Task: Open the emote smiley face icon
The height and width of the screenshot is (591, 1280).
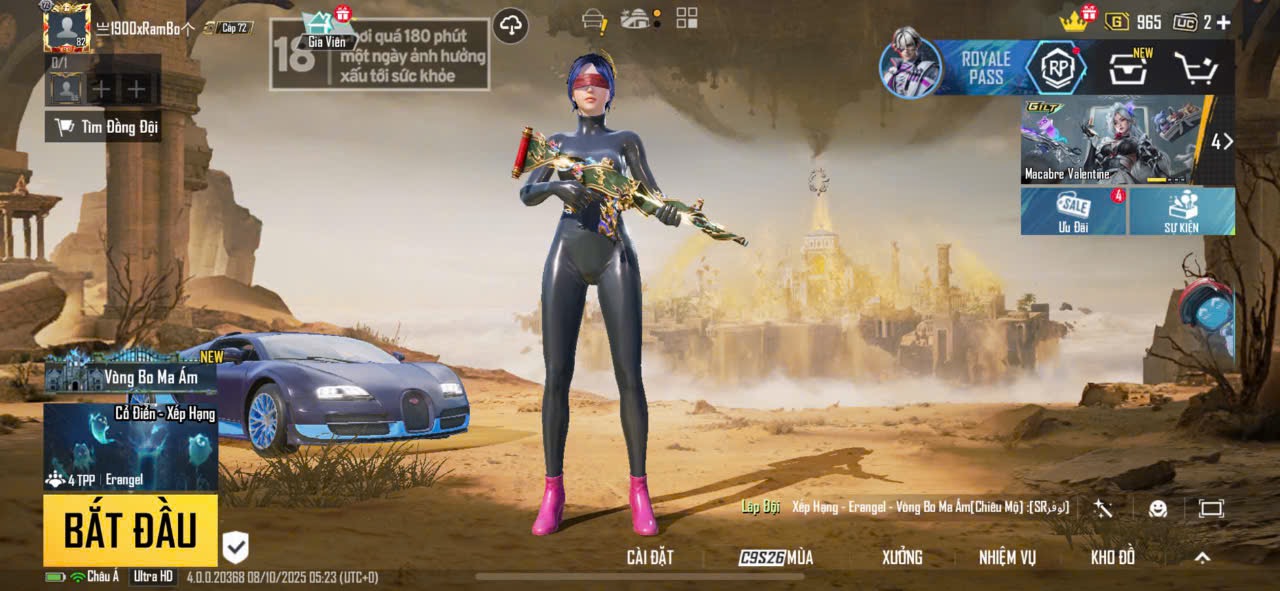Action: pyautogui.click(x=1158, y=509)
